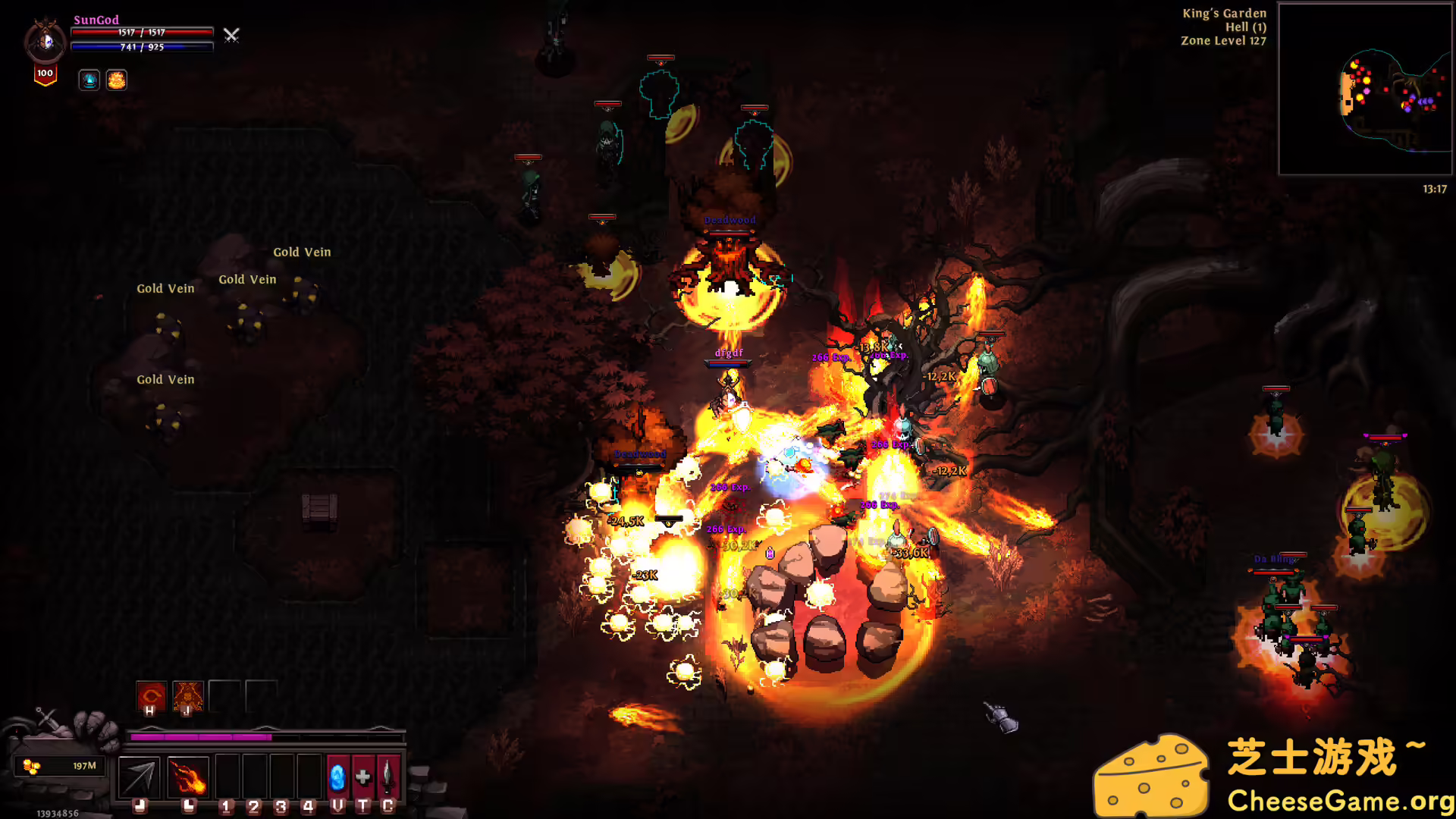Viewport: 1456px width, 819px height.
Task: Activate the red swirl ability icon
Action: (151, 695)
